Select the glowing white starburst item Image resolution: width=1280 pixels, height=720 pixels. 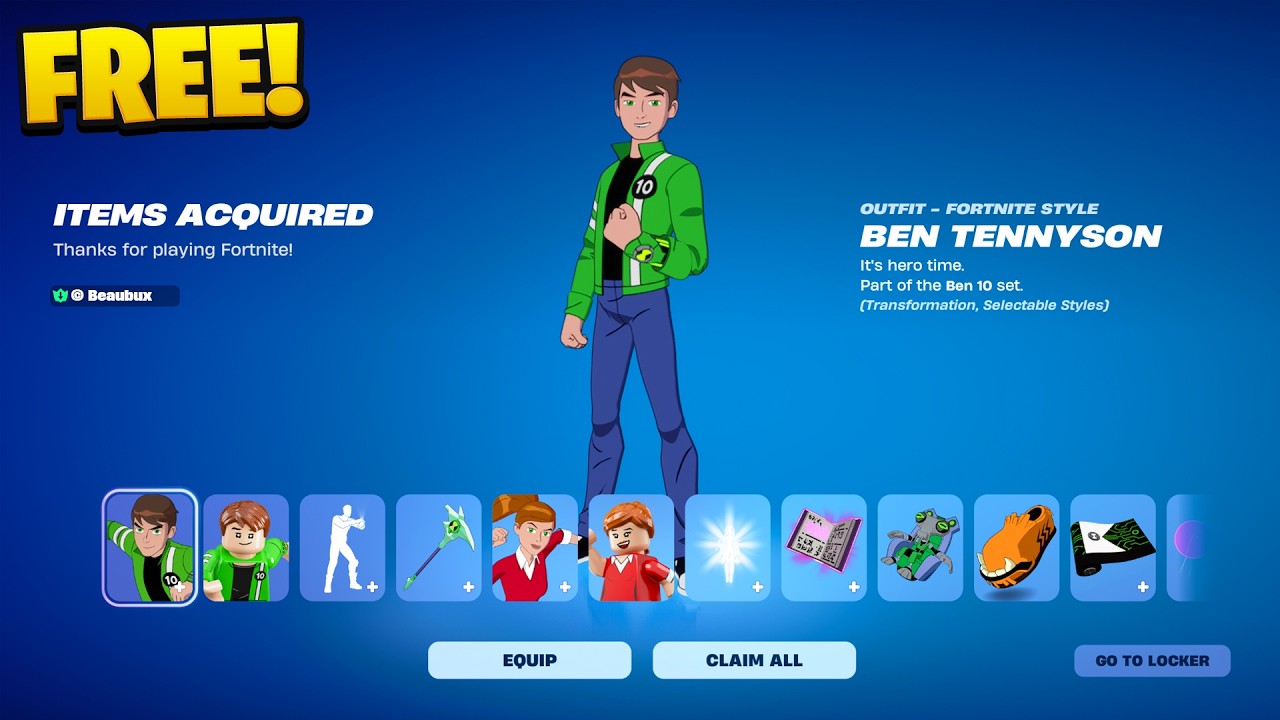click(x=727, y=548)
